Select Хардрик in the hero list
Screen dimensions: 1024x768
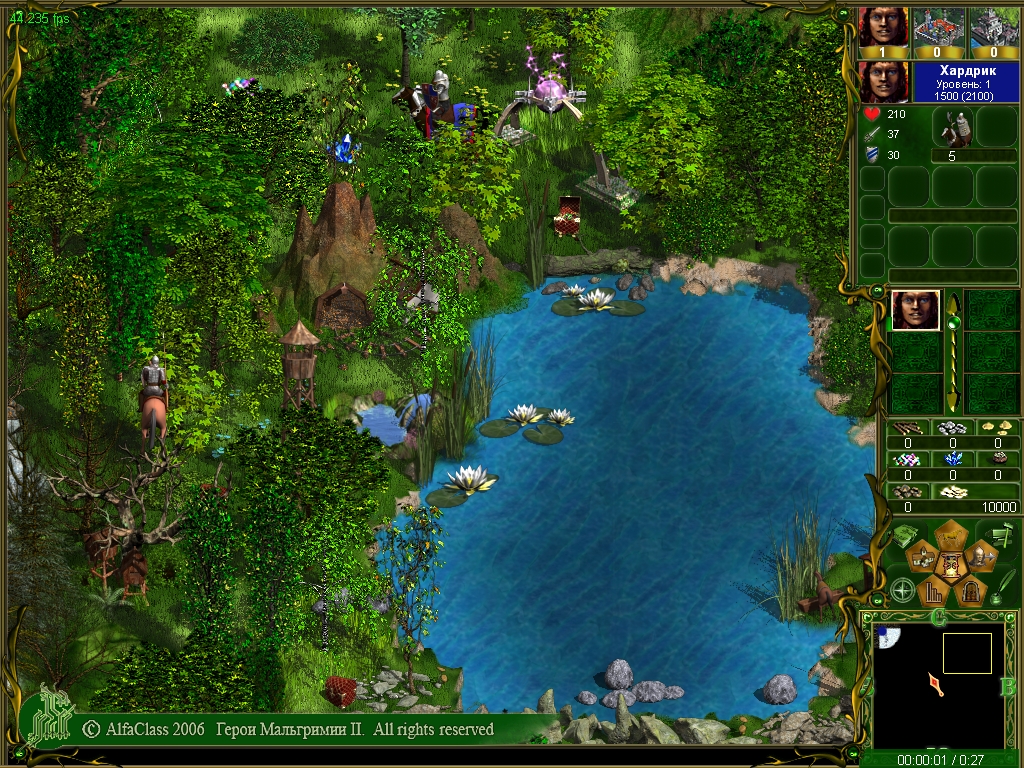coord(915,310)
